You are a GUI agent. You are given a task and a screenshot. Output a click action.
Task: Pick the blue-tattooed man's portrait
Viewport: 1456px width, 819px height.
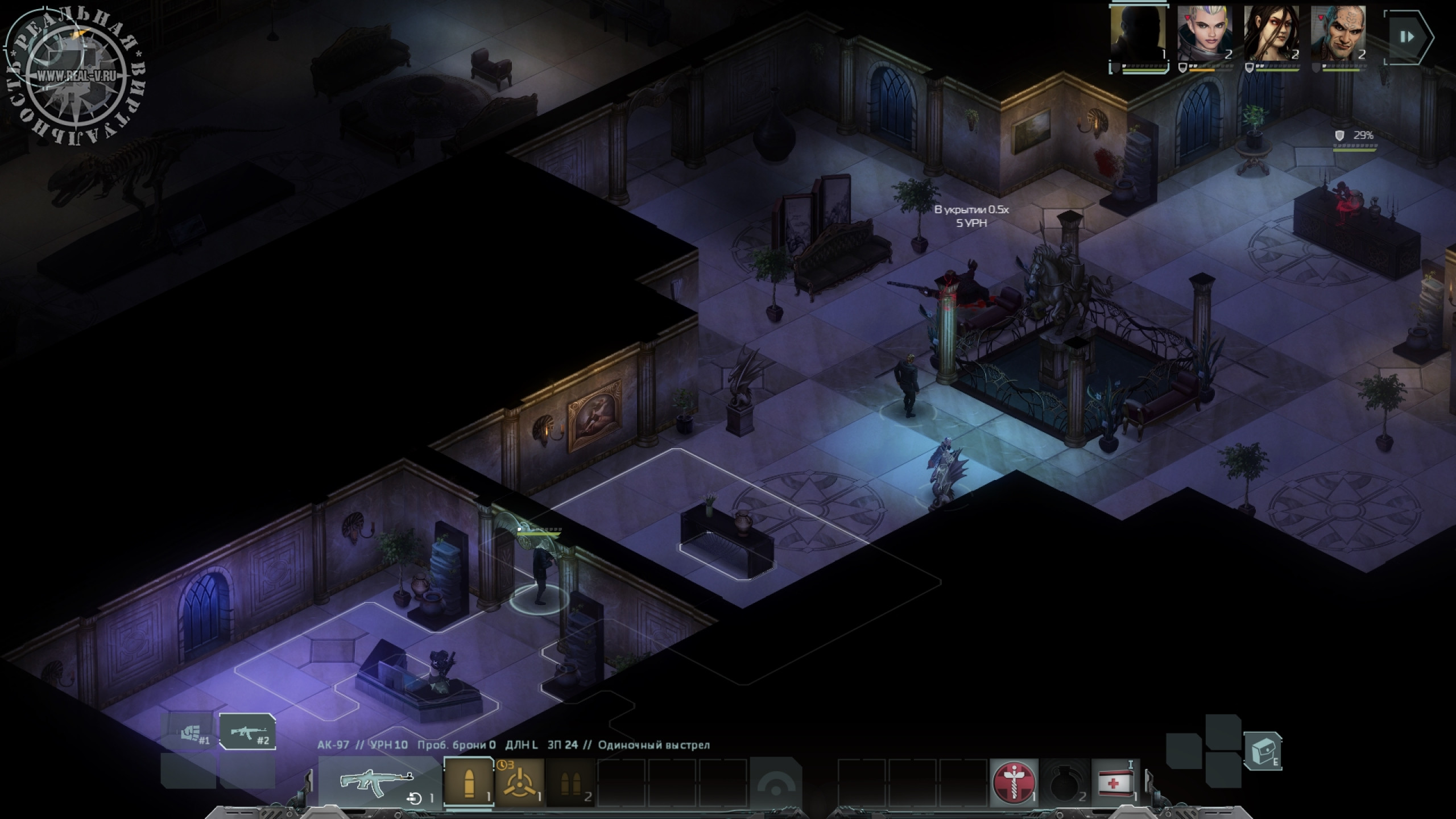[1338, 35]
